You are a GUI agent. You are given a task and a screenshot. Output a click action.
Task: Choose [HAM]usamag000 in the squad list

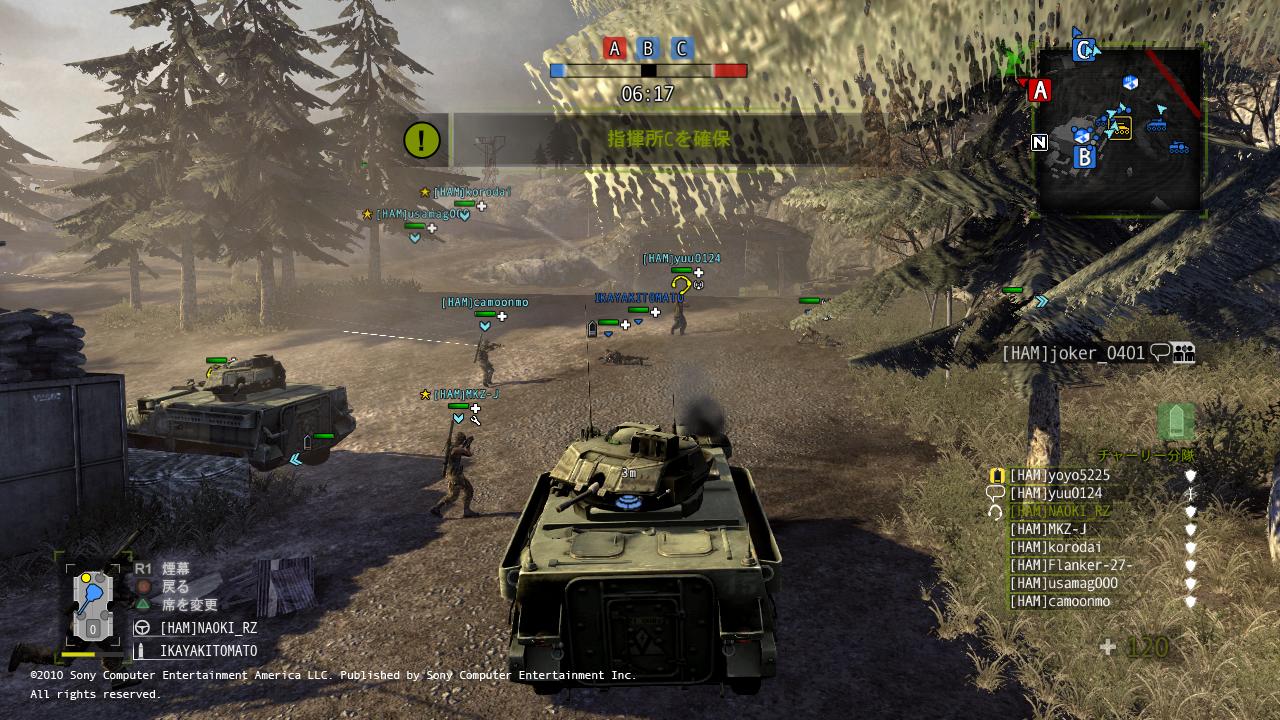coord(1063,584)
